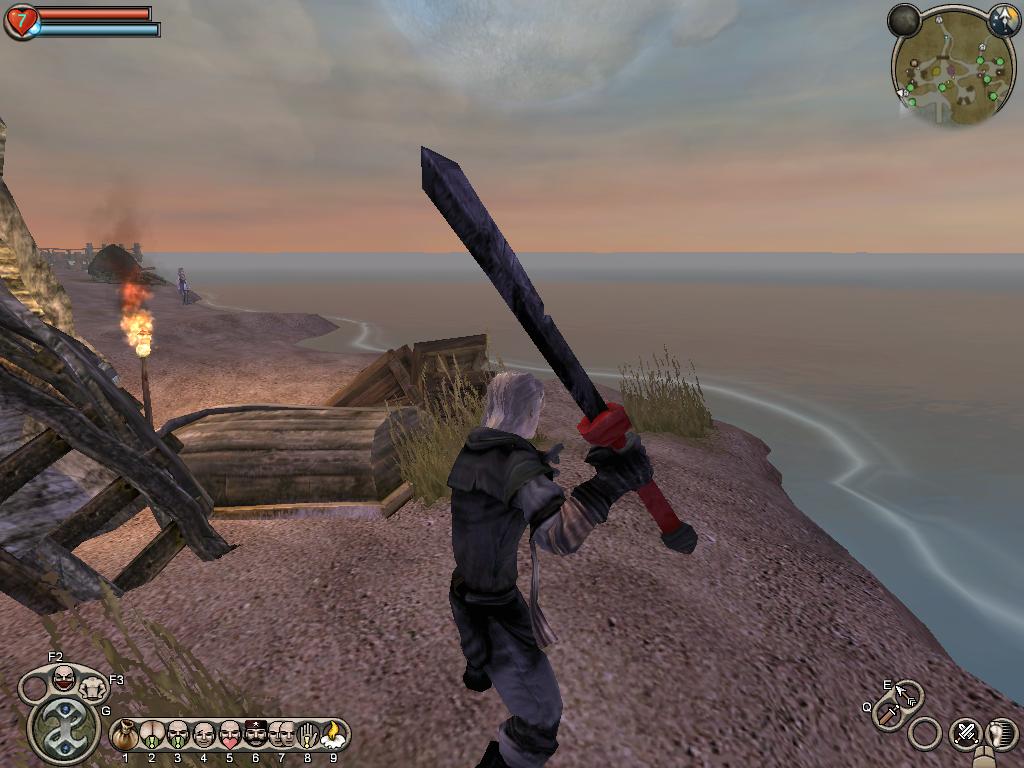Click the day-night compass dial on the minimap

click(x=1004, y=19)
